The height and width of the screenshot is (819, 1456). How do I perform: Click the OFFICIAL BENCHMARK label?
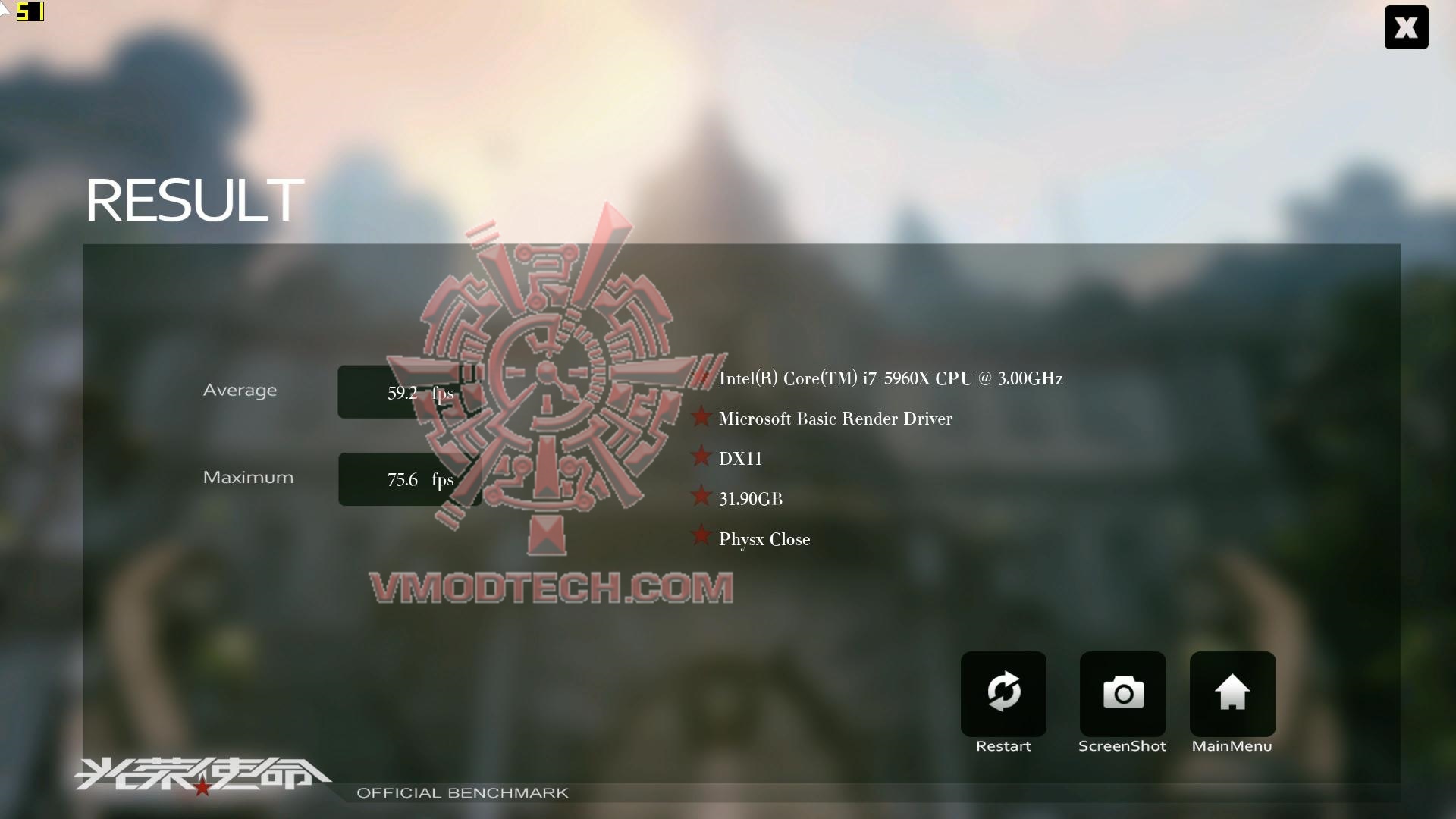[x=463, y=792]
